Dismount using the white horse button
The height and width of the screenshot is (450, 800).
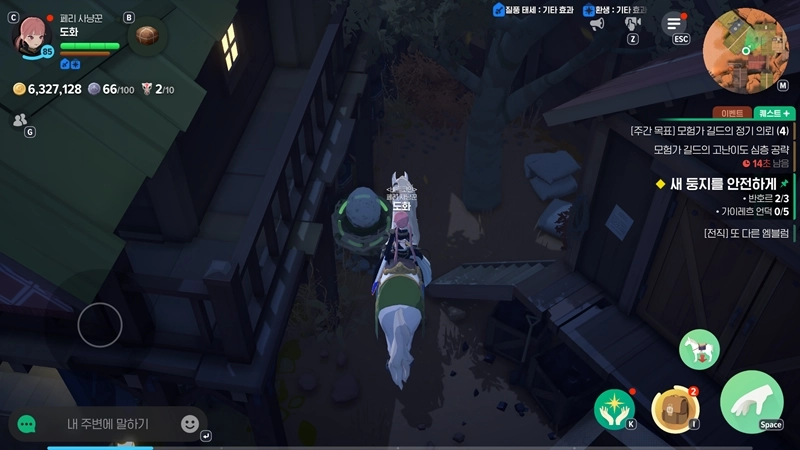pyautogui.click(x=699, y=349)
